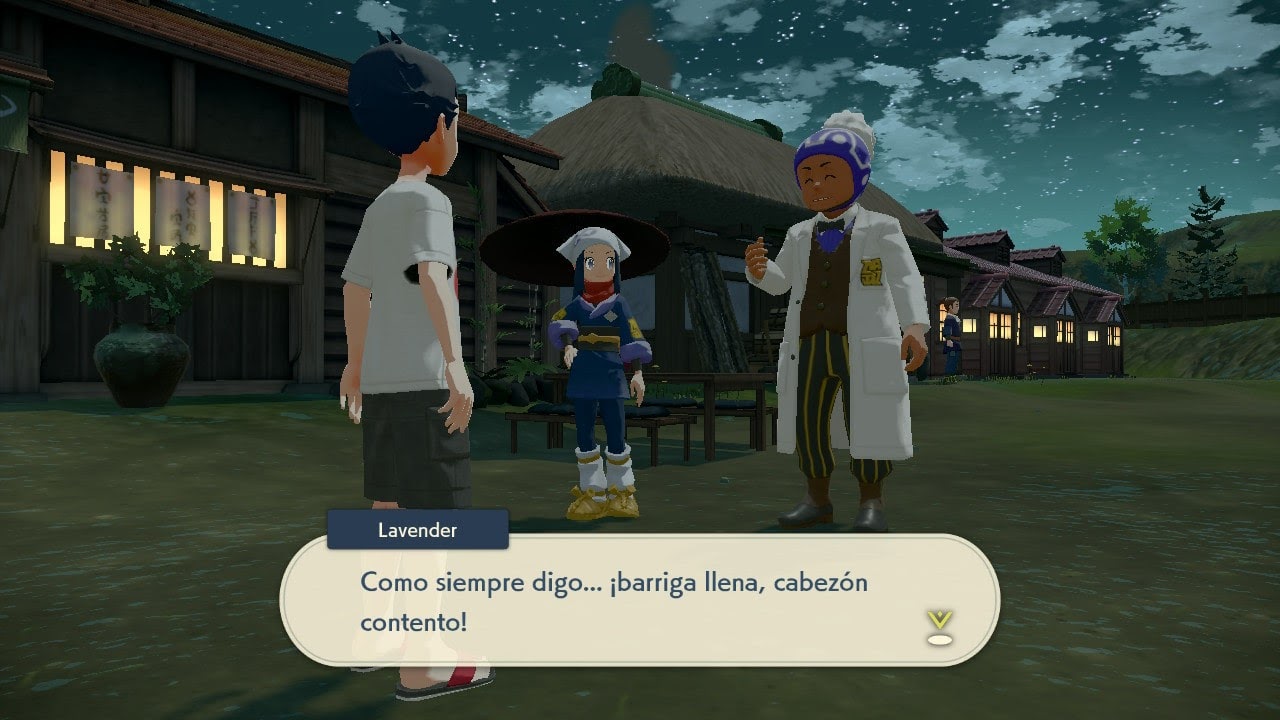Click Lavender's dialogue text box to continue
This screenshot has height=720, width=1280.
(x=640, y=600)
